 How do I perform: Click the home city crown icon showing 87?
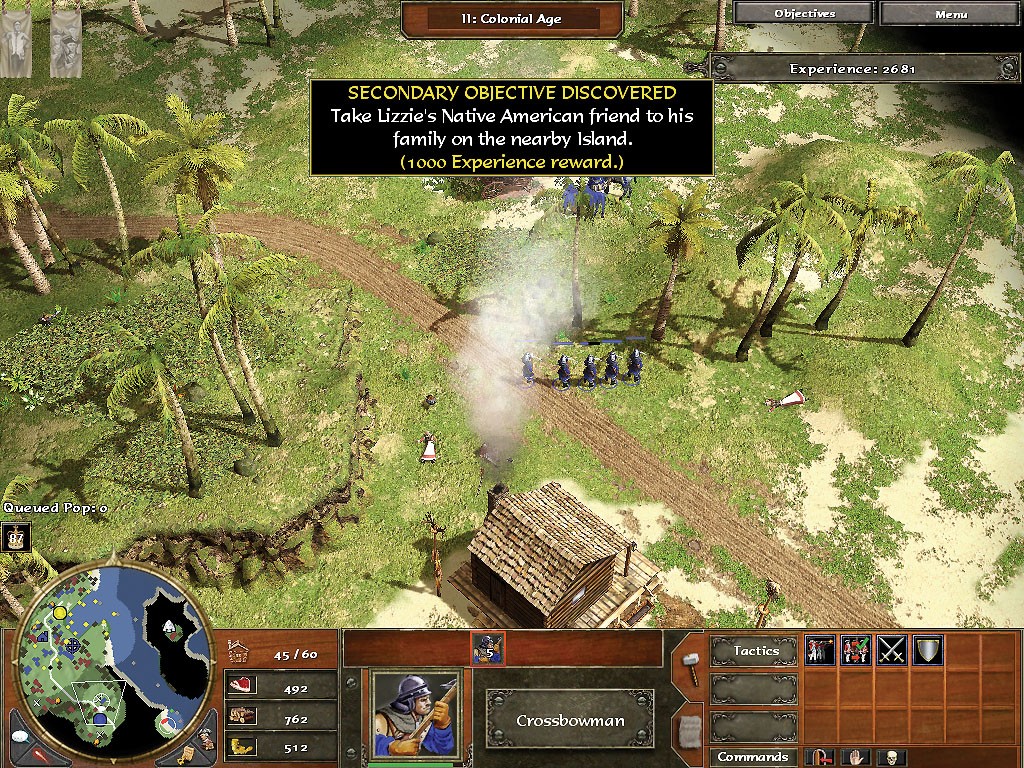pyautogui.click(x=15, y=537)
